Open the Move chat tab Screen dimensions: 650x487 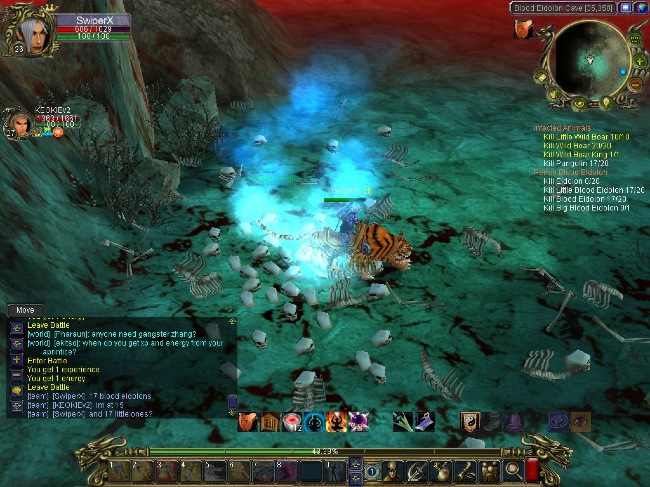coord(25,310)
